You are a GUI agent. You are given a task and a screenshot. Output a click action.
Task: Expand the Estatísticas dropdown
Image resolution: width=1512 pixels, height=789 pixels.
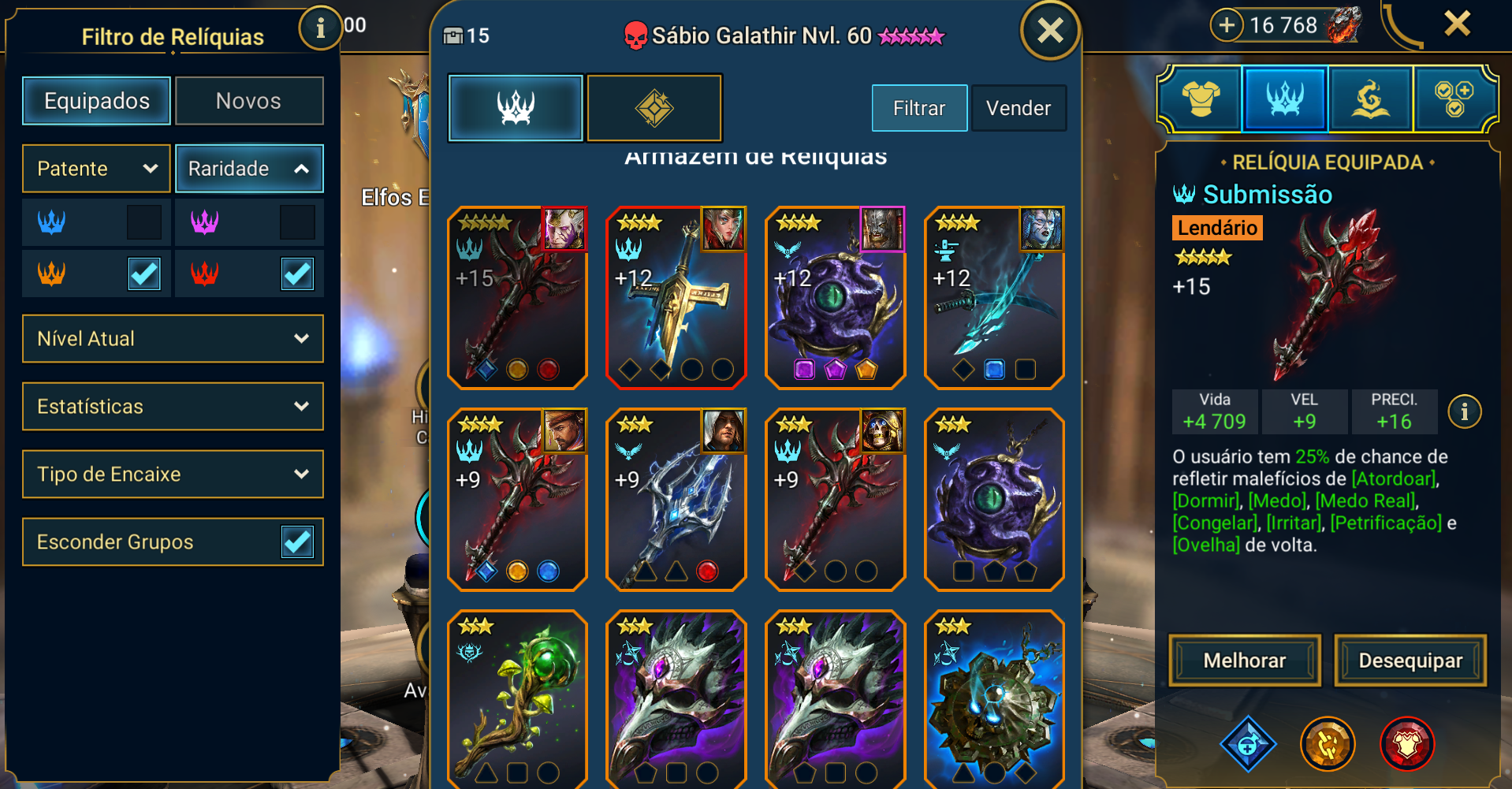pos(173,407)
